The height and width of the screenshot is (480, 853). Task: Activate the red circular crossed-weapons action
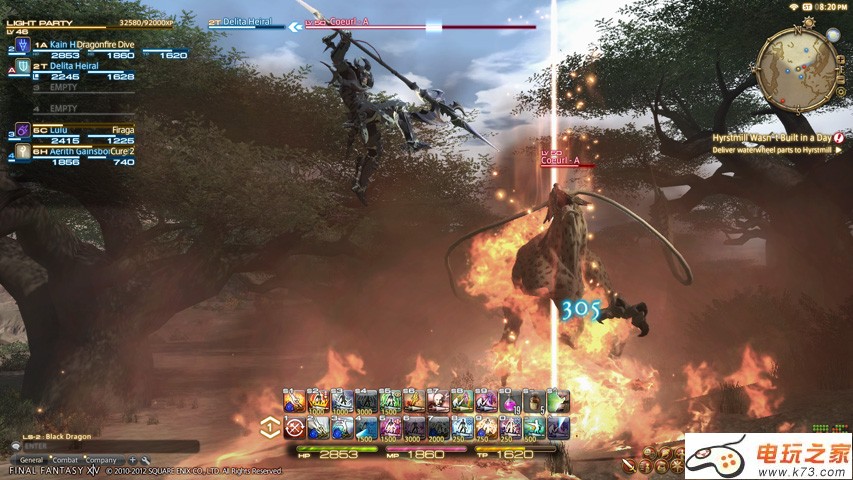293,428
